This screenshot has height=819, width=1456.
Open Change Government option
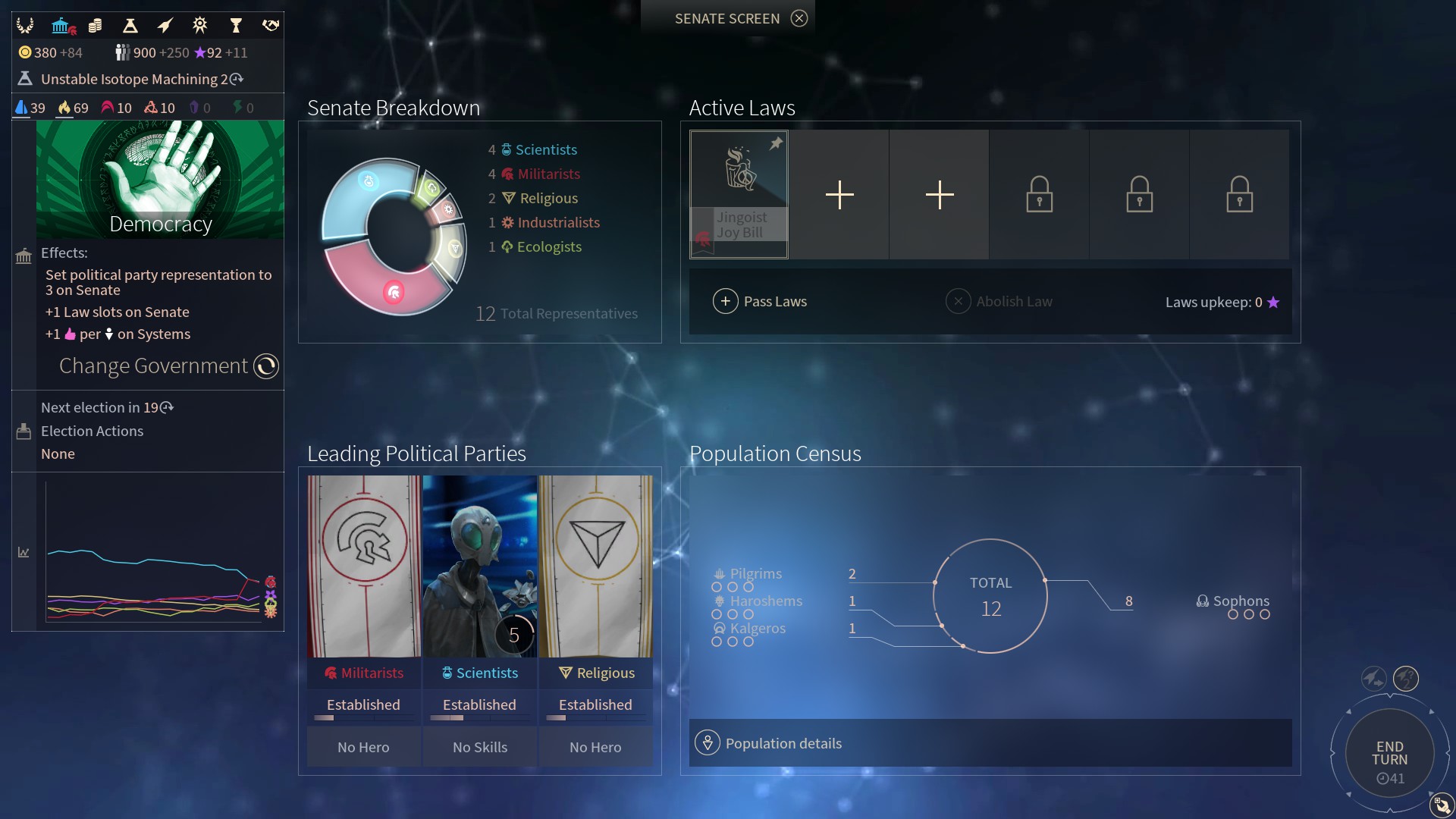point(265,366)
